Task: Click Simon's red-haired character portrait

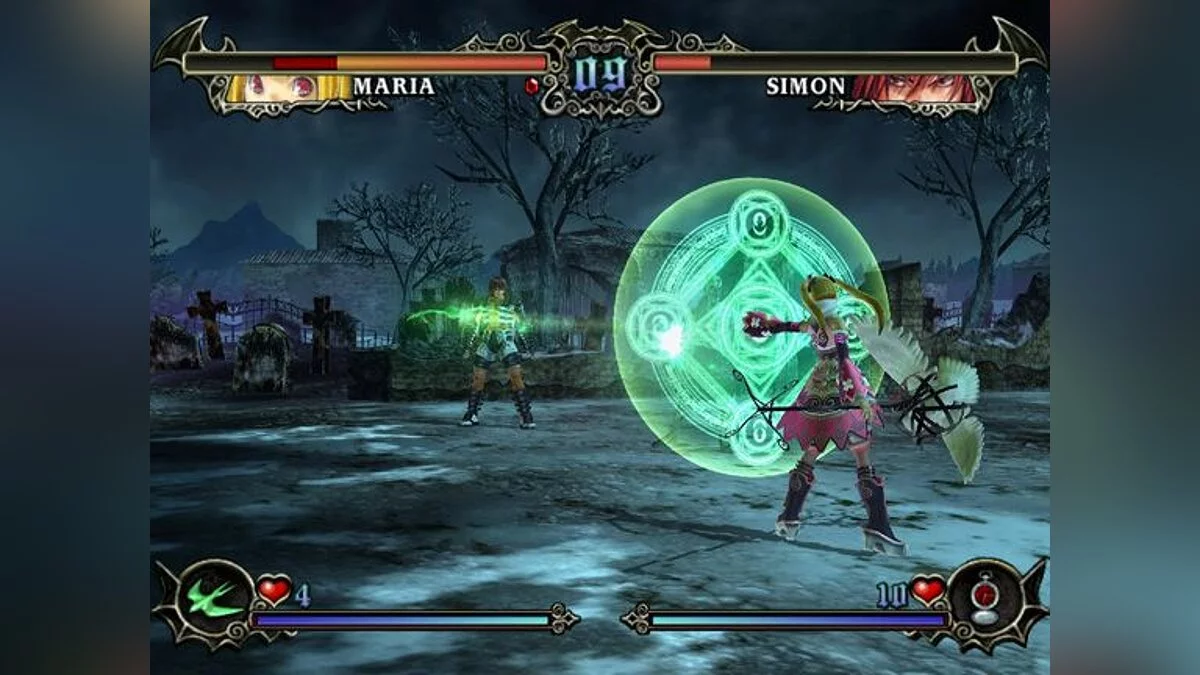Action: click(912, 88)
